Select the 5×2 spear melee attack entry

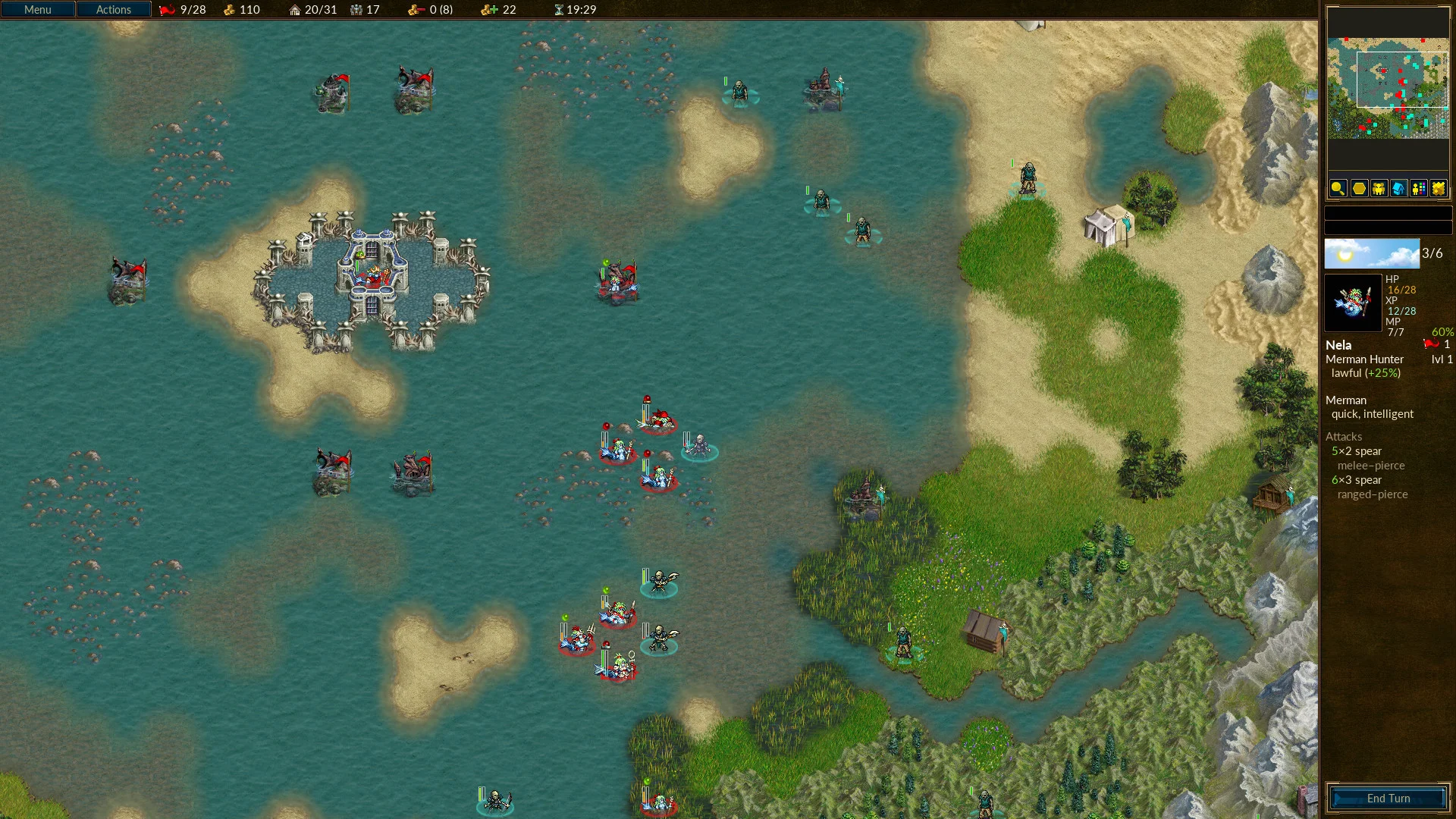click(1357, 451)
